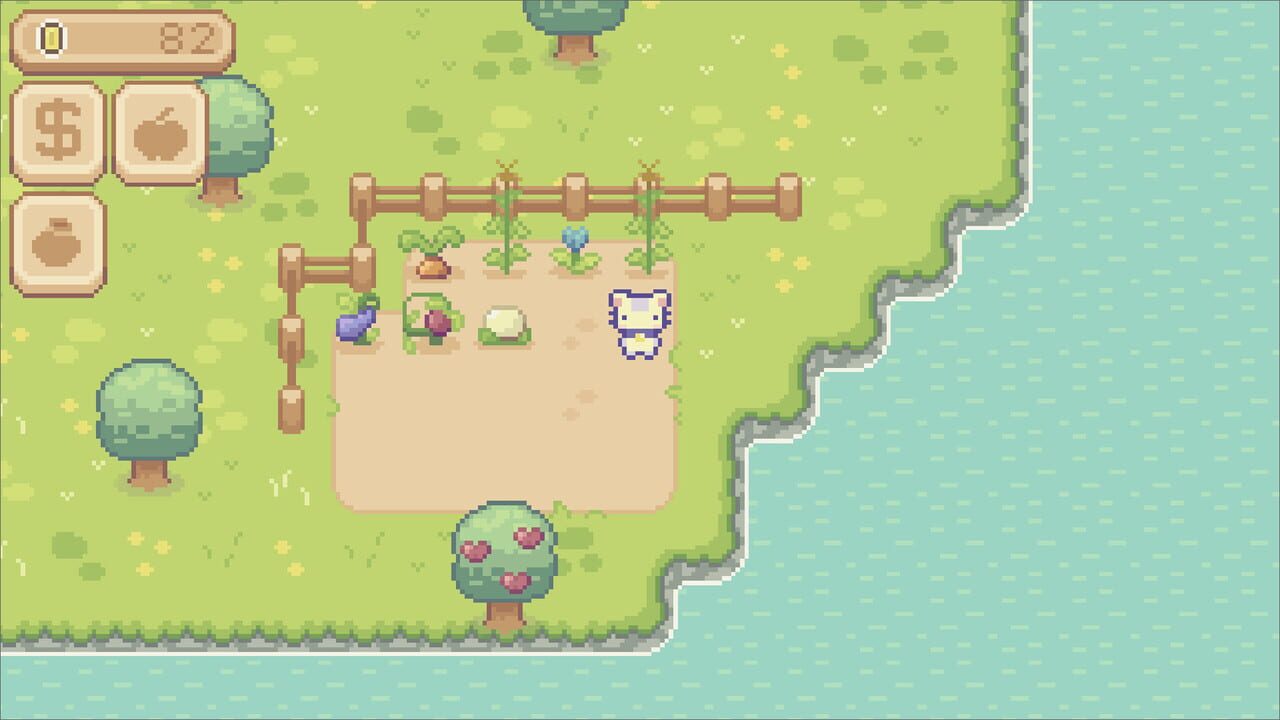The height and width of the screenshot is (720, 1280).
Task: Click the blue flower crop
Action: [575, 237]
